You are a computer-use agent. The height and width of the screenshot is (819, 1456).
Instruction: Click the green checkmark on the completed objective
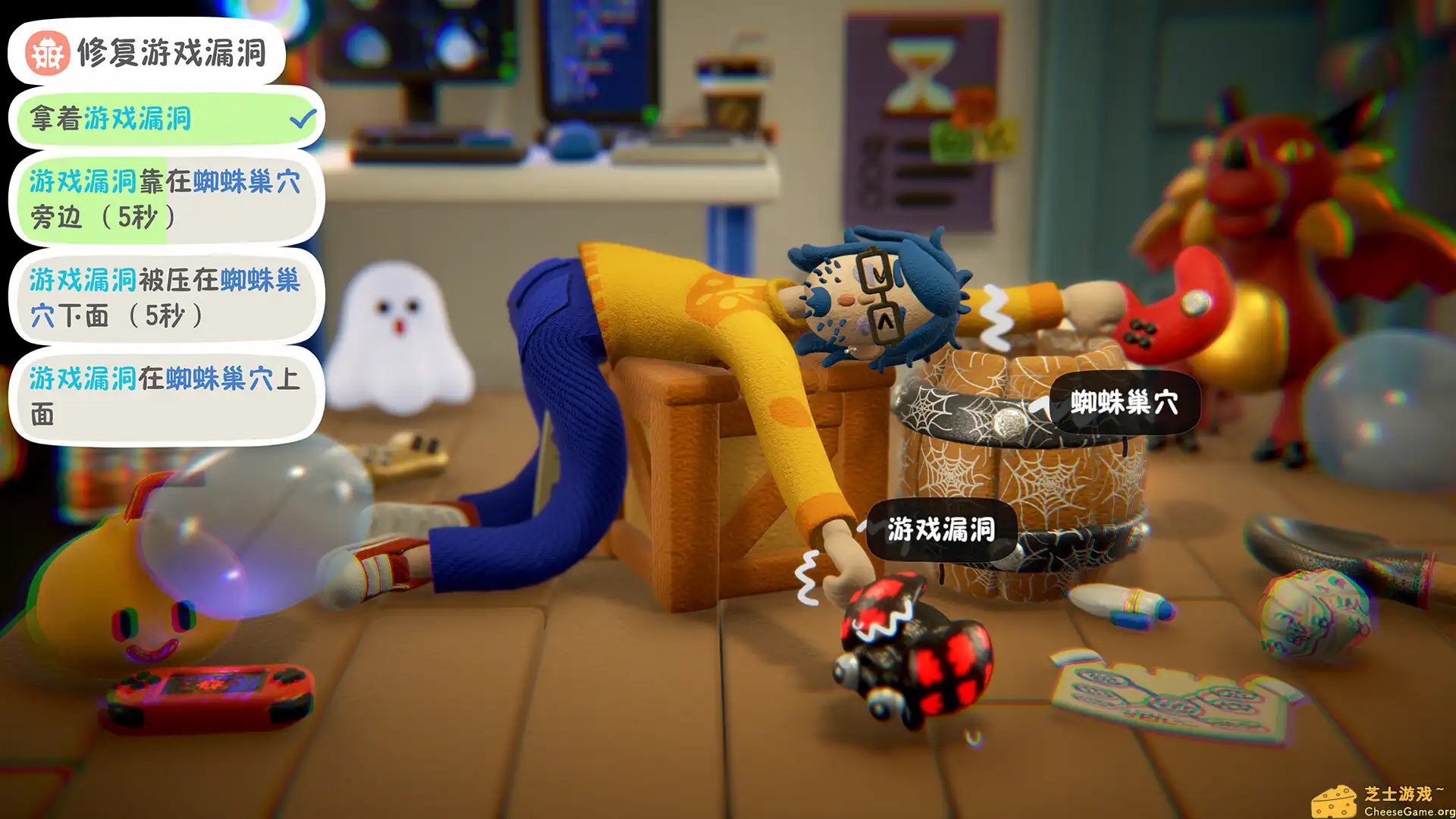click(x=303, y=118)
